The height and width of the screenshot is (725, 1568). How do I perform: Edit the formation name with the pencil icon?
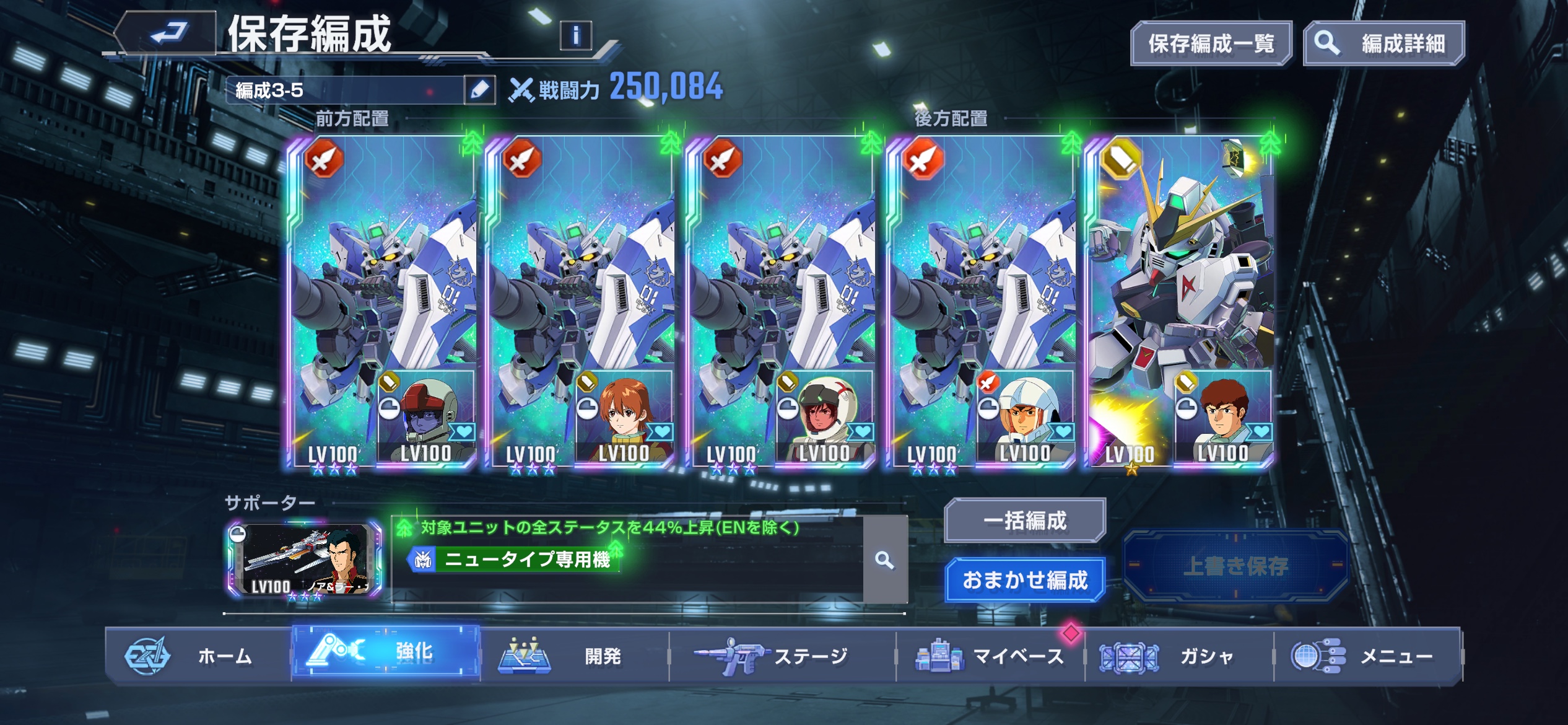click(x=479, y=90)
